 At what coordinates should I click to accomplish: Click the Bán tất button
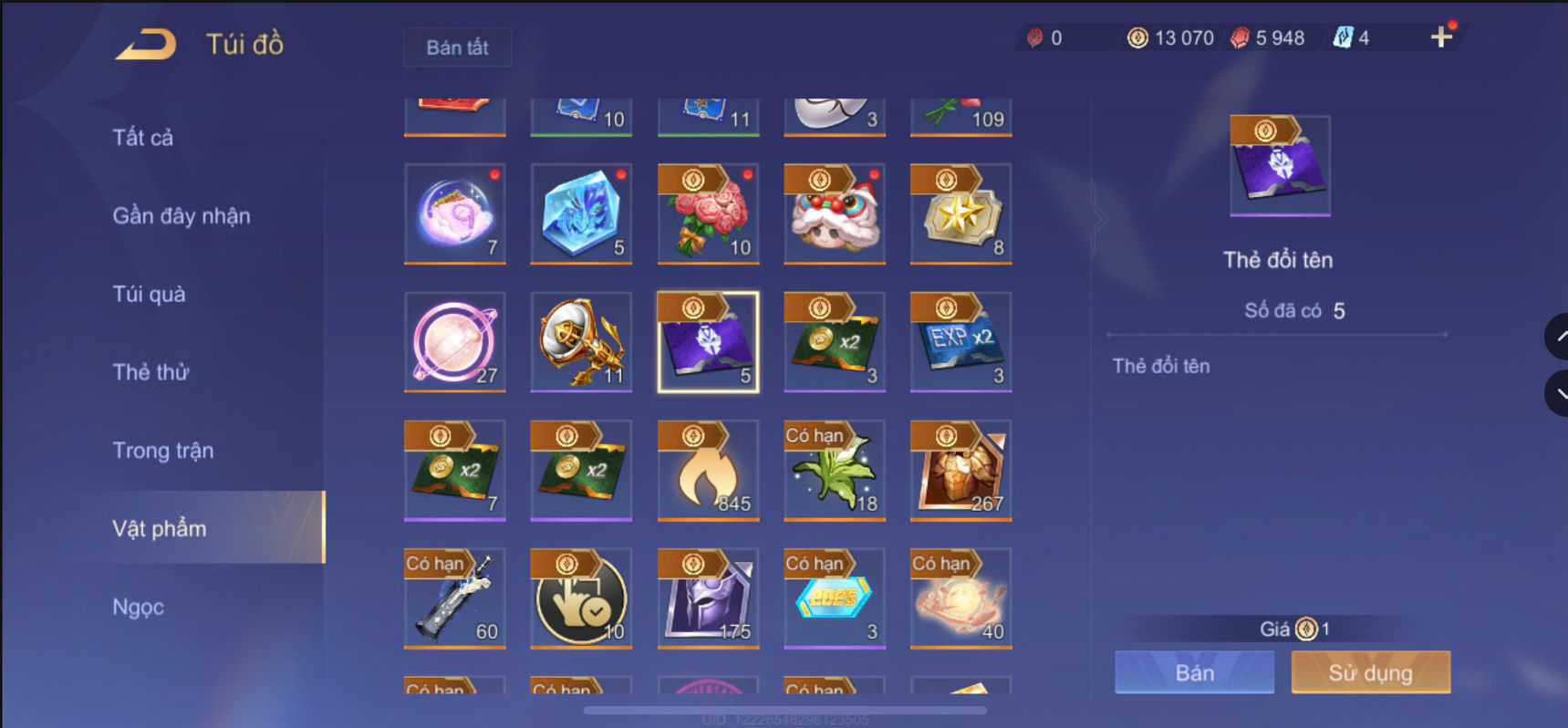tap(457, 47)
